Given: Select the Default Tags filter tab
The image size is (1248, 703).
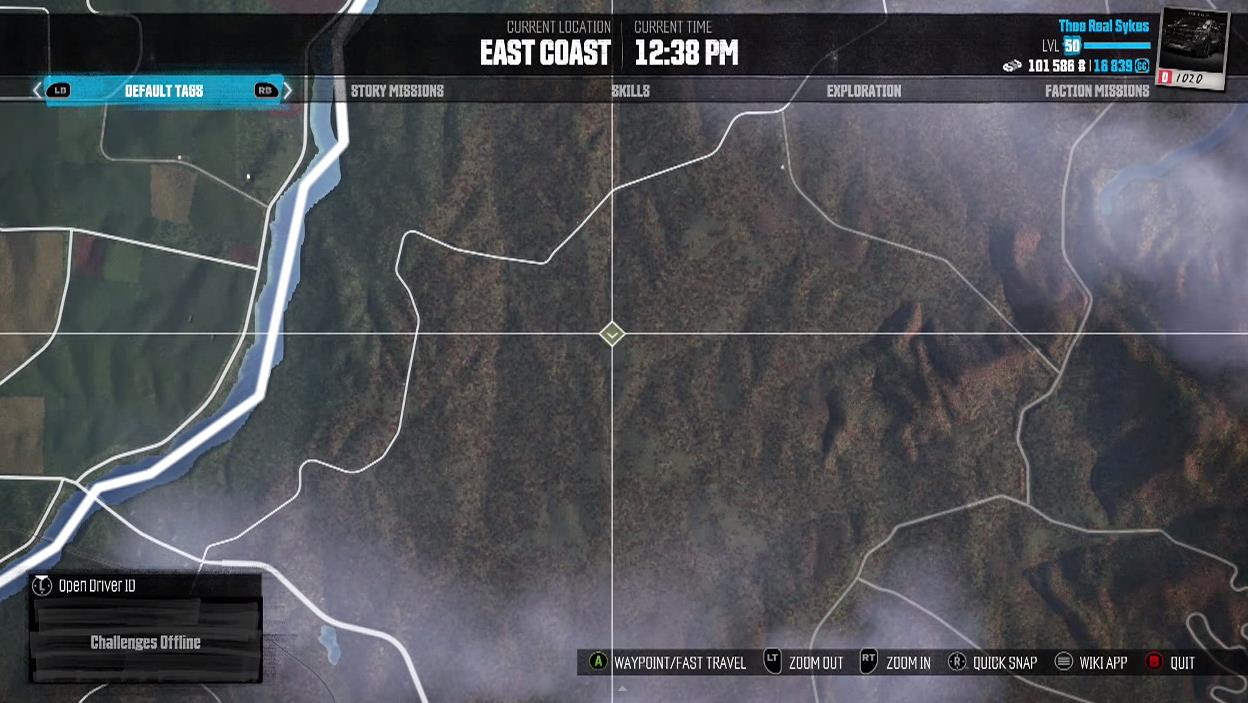Looking at the screenshot, I should tap(163, 91).
